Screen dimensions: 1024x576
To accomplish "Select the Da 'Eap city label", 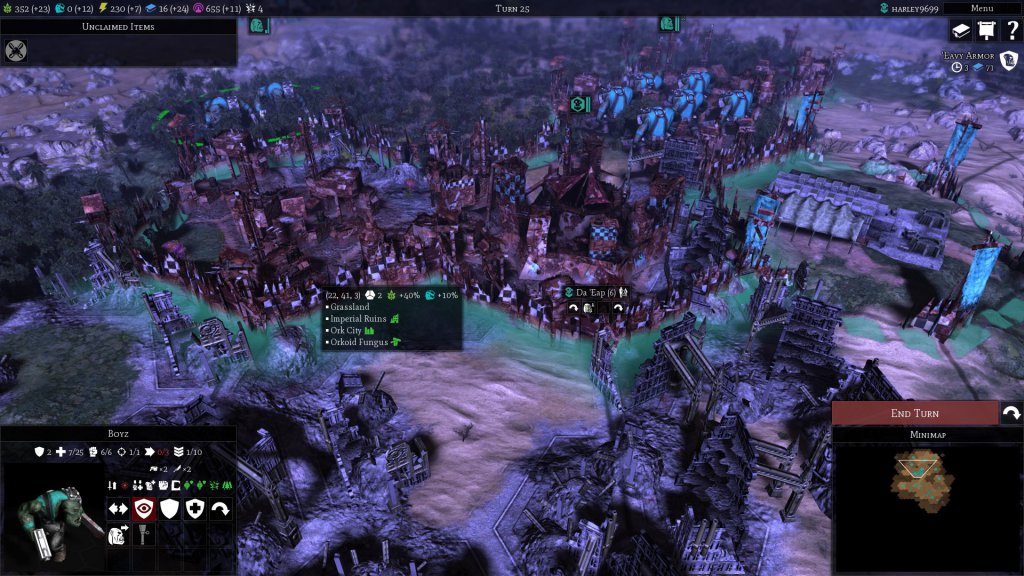I will pos(597,292).
